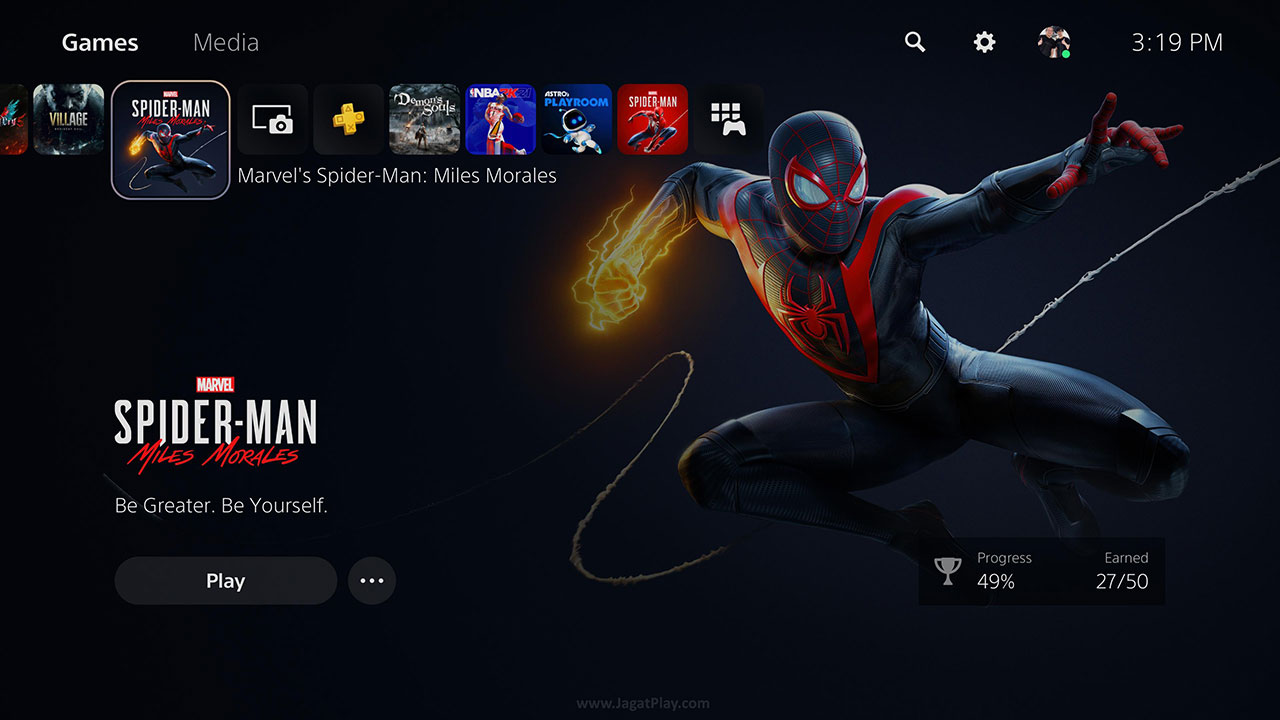Open the NBA 2K21 tile
Viewport: 1280px width, 720px height.
tap(500, 119)
